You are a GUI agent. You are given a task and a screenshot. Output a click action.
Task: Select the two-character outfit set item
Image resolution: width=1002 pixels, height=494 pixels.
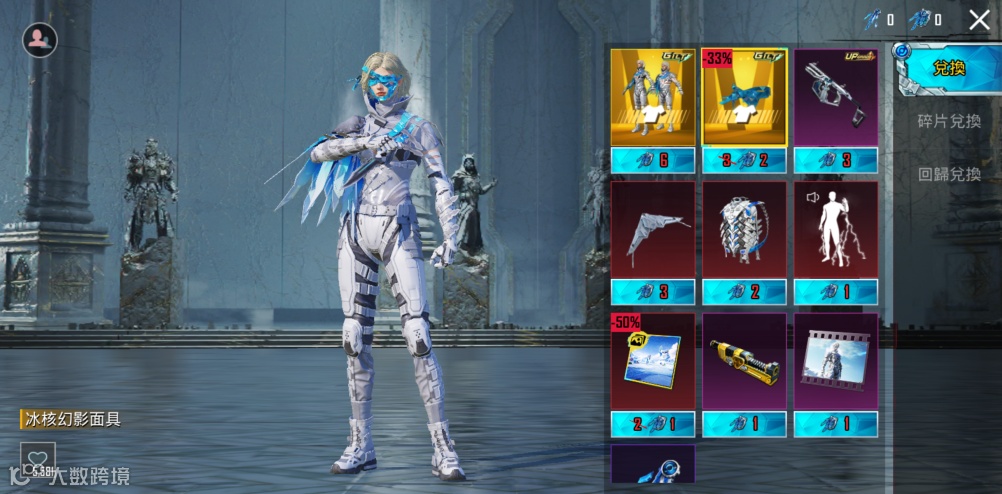coord(653,99)
